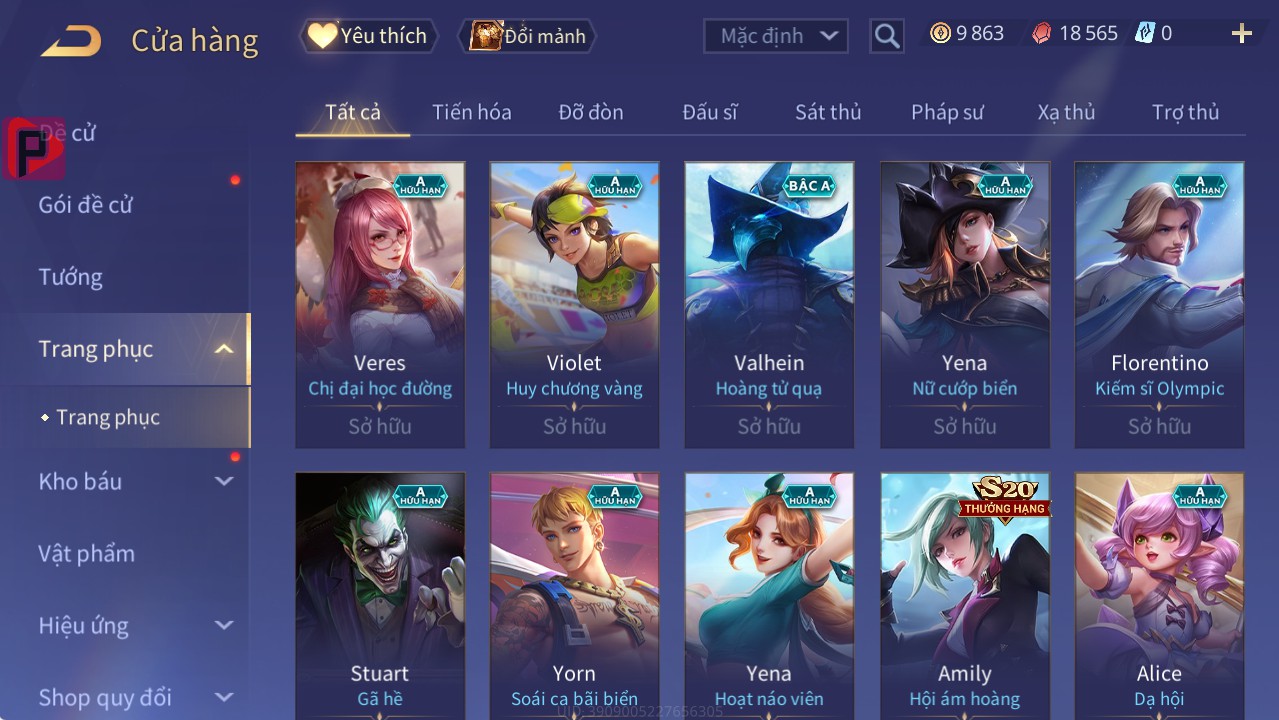
Task: View the Trợ thủ tab
Action: pos(1185,112)
